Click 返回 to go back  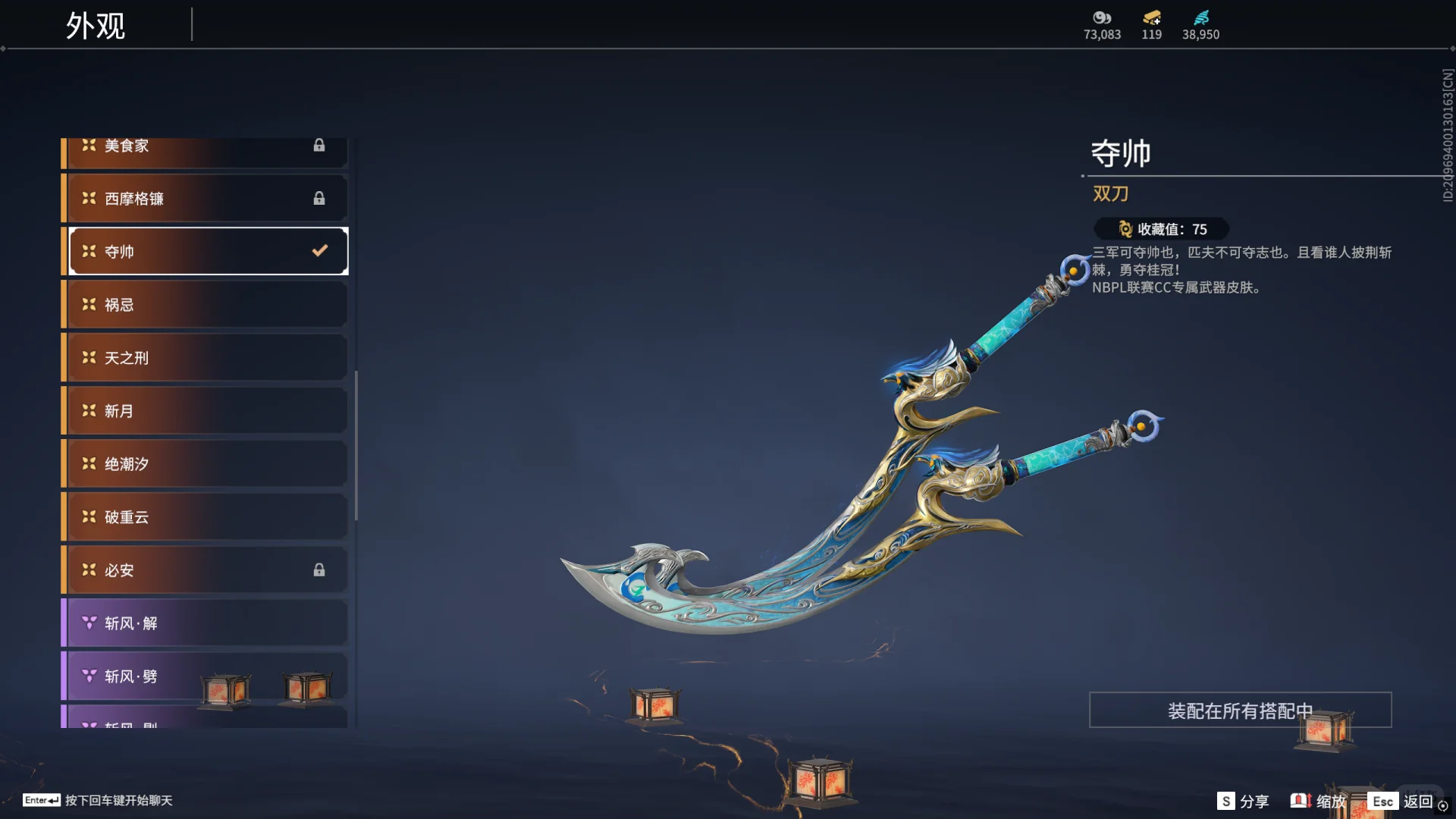1404,802
